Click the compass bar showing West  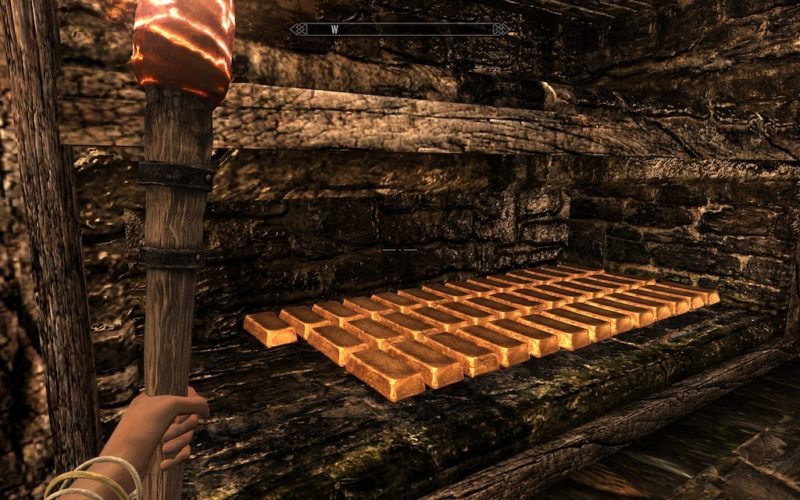(x=399, y=30)
